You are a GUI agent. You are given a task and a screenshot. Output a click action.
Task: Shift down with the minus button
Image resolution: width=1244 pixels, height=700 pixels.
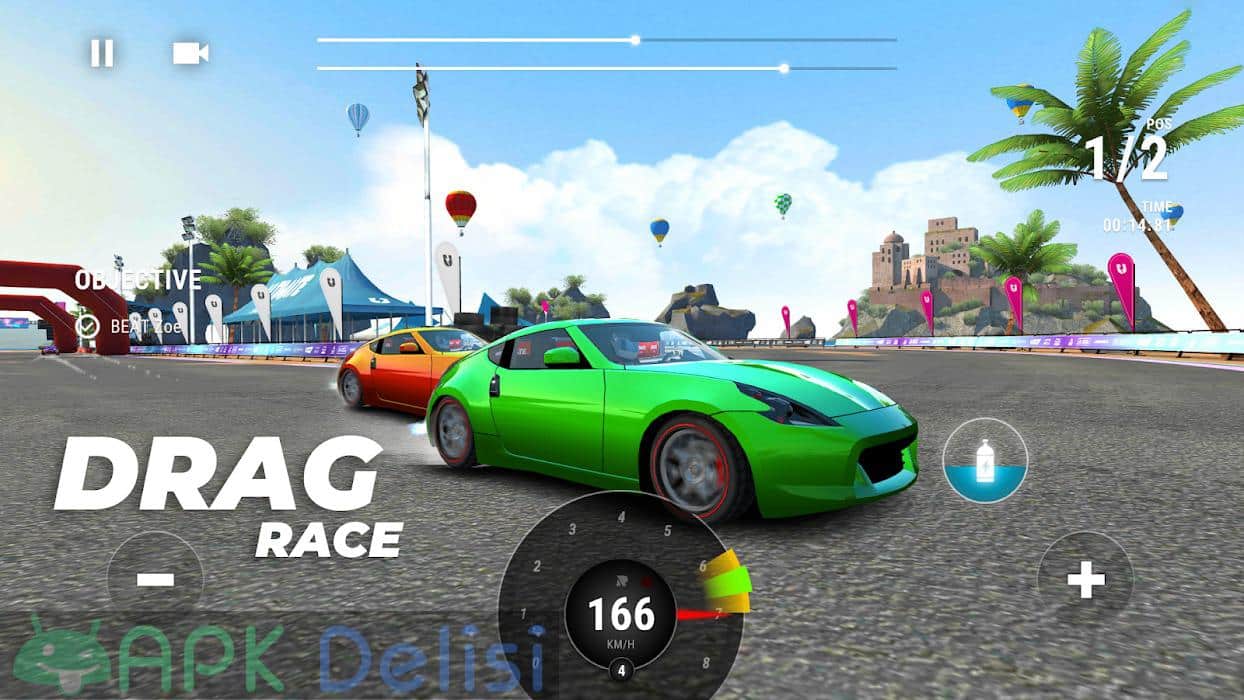(155, 579)
